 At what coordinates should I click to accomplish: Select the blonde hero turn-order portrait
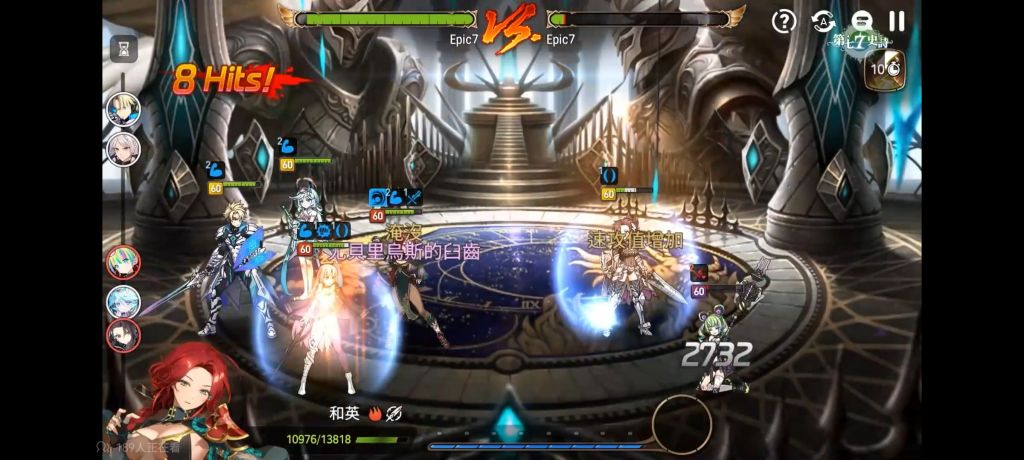click(123, 110)
